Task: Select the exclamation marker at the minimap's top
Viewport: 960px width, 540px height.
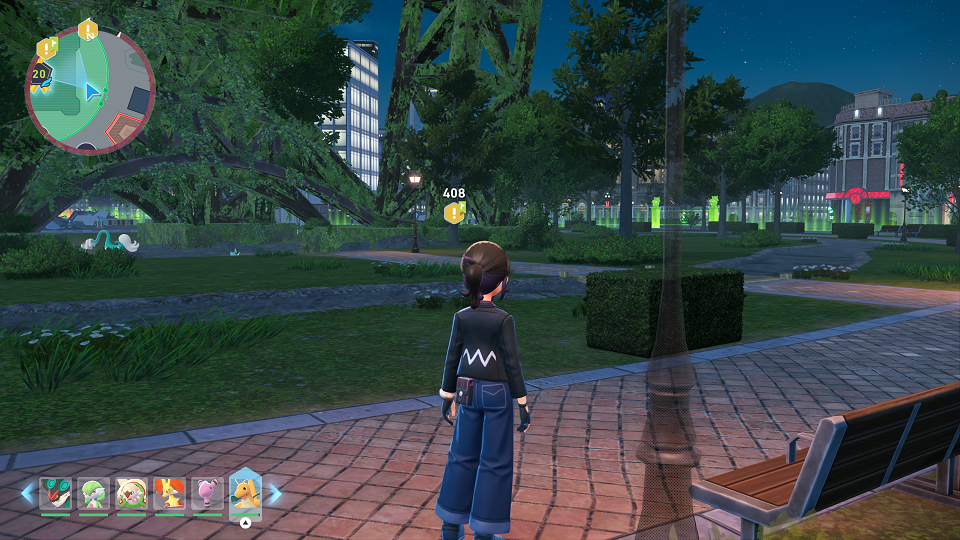Action: (x=88, y=30)
